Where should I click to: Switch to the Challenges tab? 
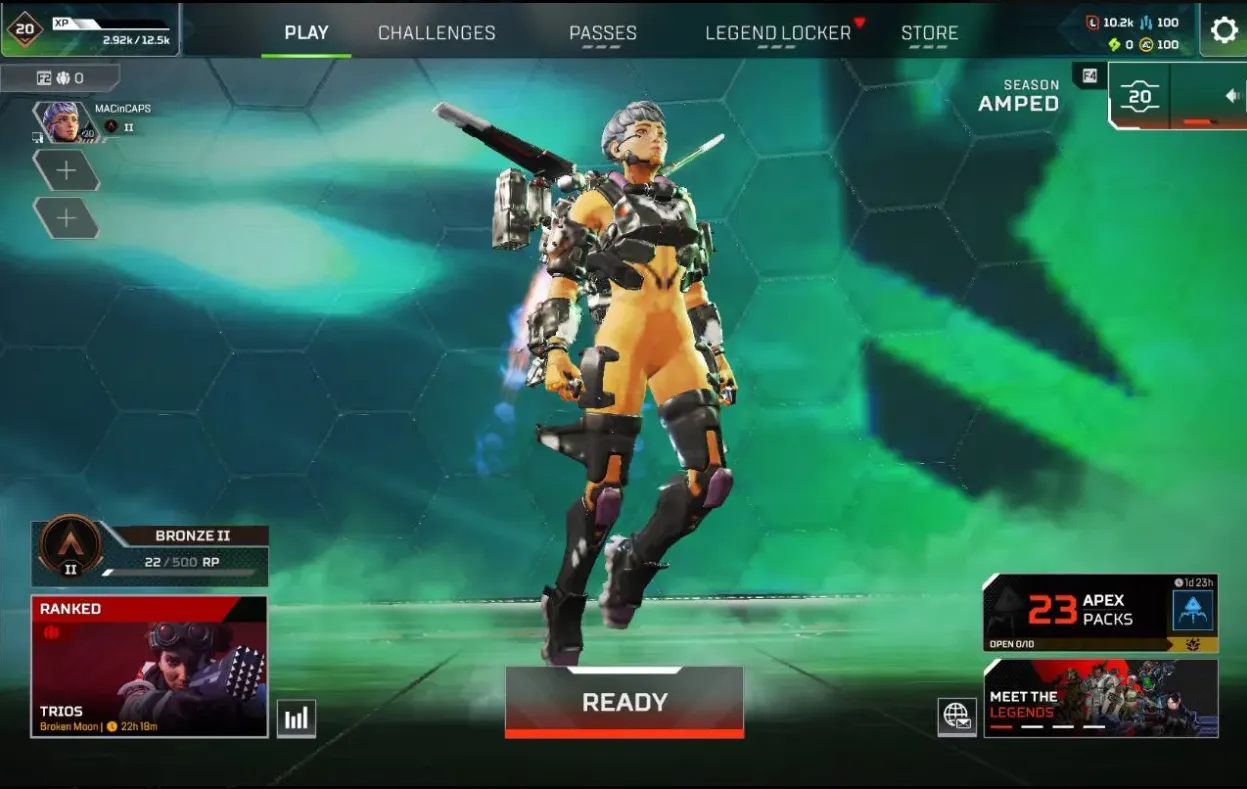(x=436, y=32)
